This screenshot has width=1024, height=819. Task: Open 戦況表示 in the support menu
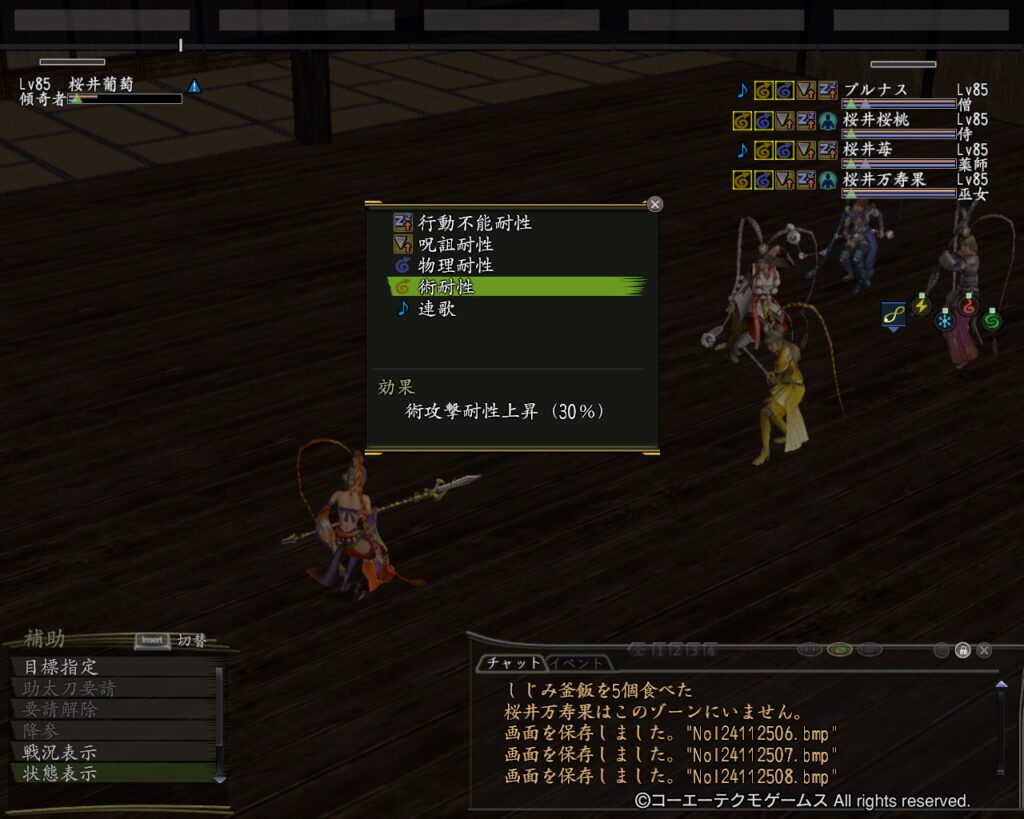[60, 752]
